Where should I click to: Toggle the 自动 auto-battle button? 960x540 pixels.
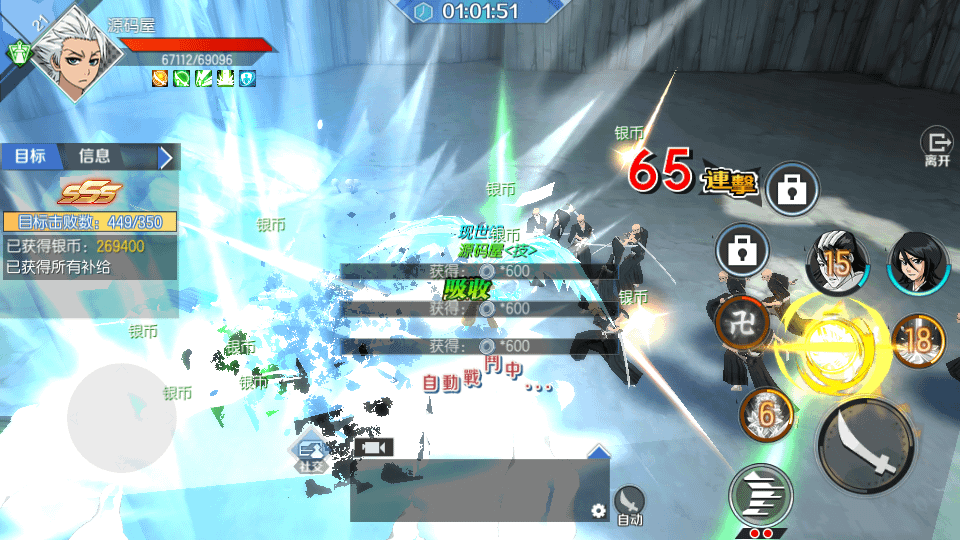[x=629, y=504]
